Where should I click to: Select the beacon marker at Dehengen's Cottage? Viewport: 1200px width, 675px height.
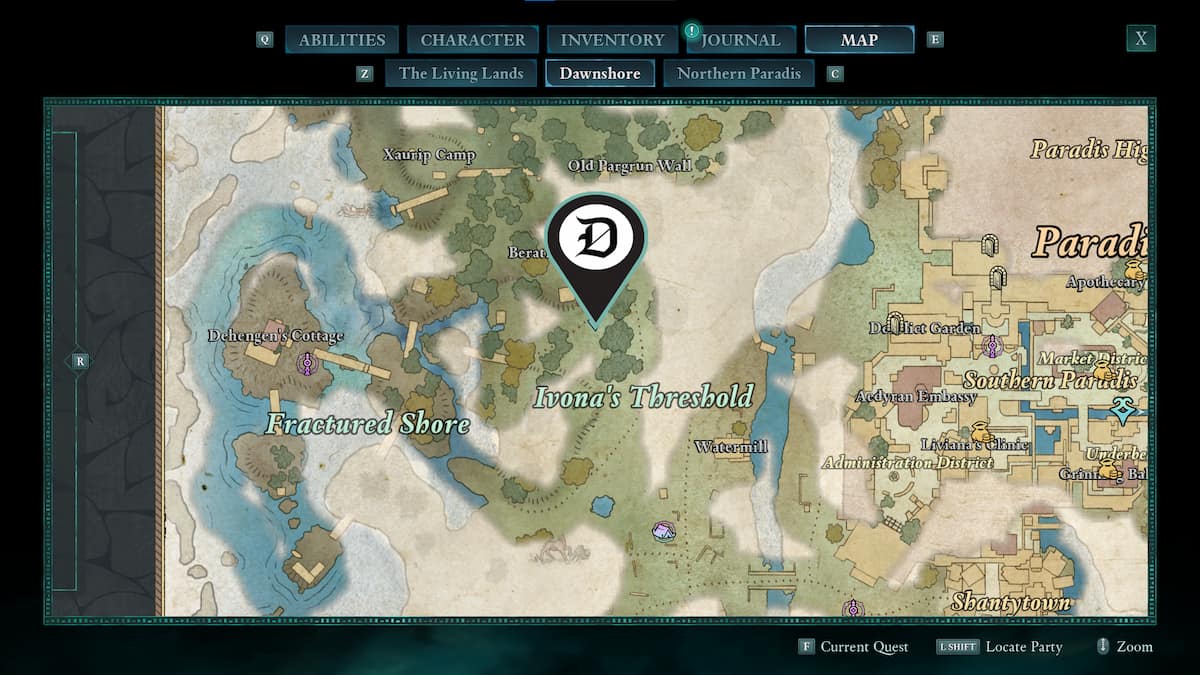(x=310, y=362)
